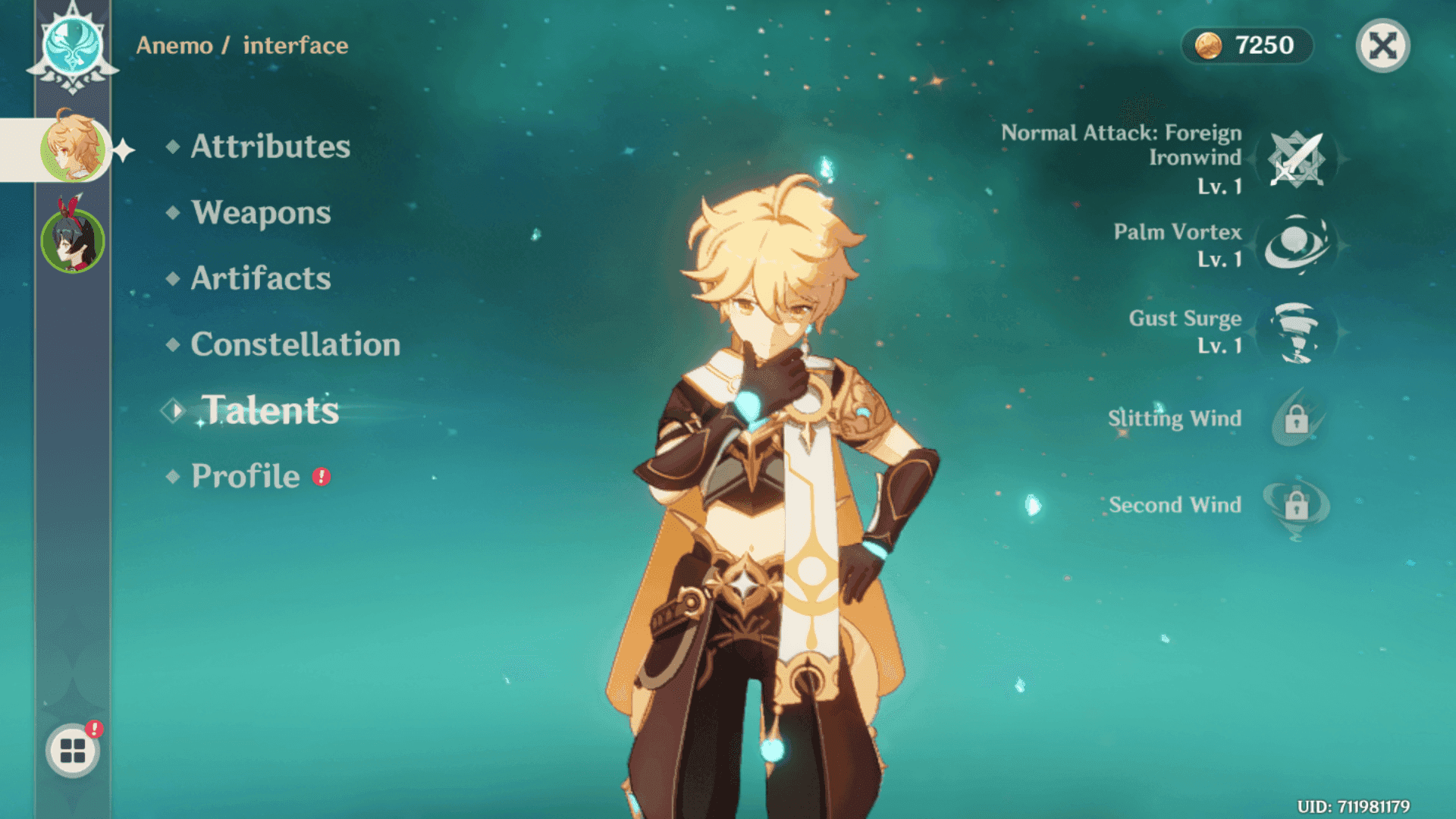Open the Paimon menu icon
This screenshot has height=819, width=1456.
tap(71, 750)
